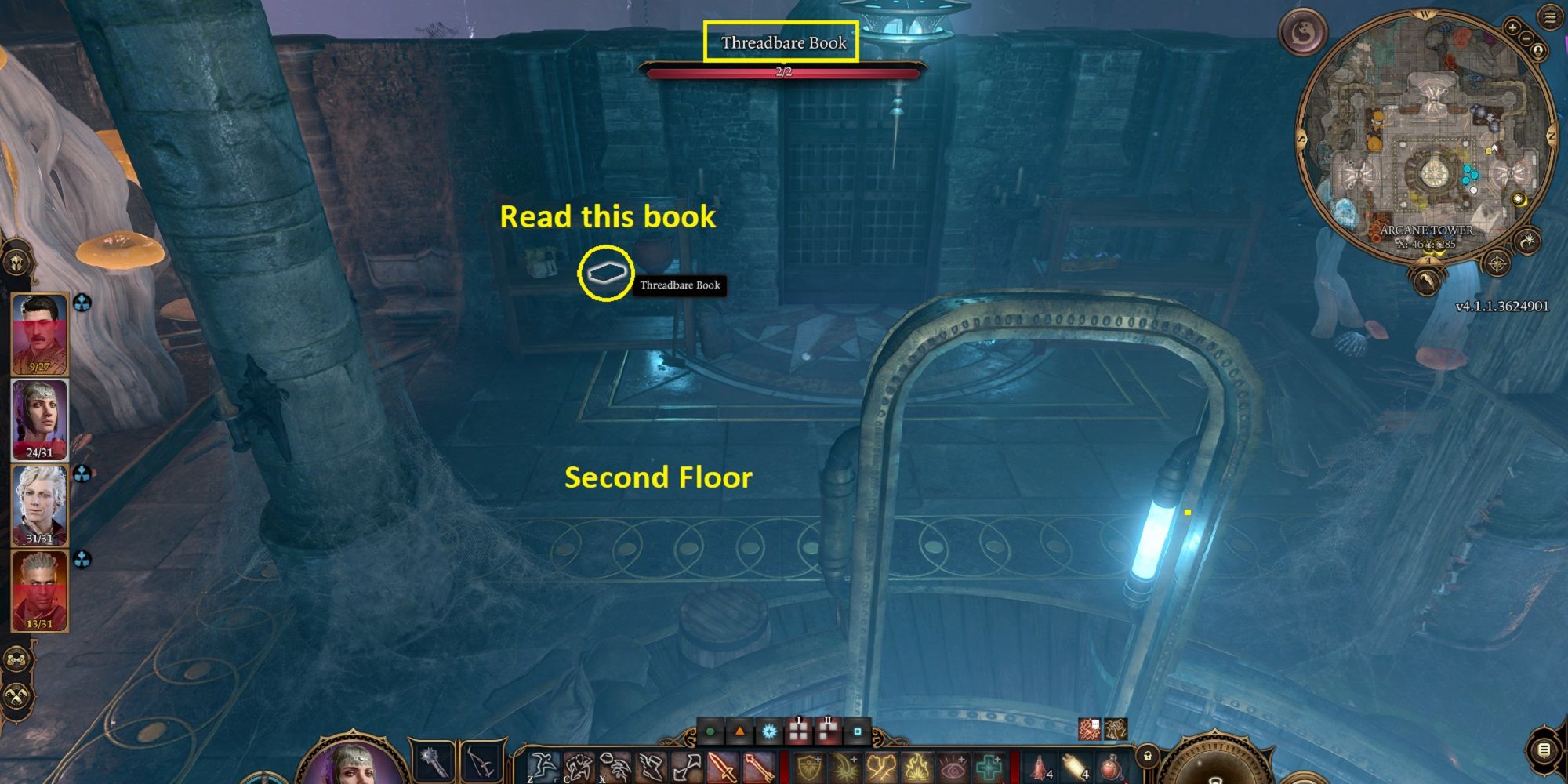Screen dimensions: 1568x784
Task: Select the braided-hair party member at 13/31 HP
Action: (x=39, y=590)
